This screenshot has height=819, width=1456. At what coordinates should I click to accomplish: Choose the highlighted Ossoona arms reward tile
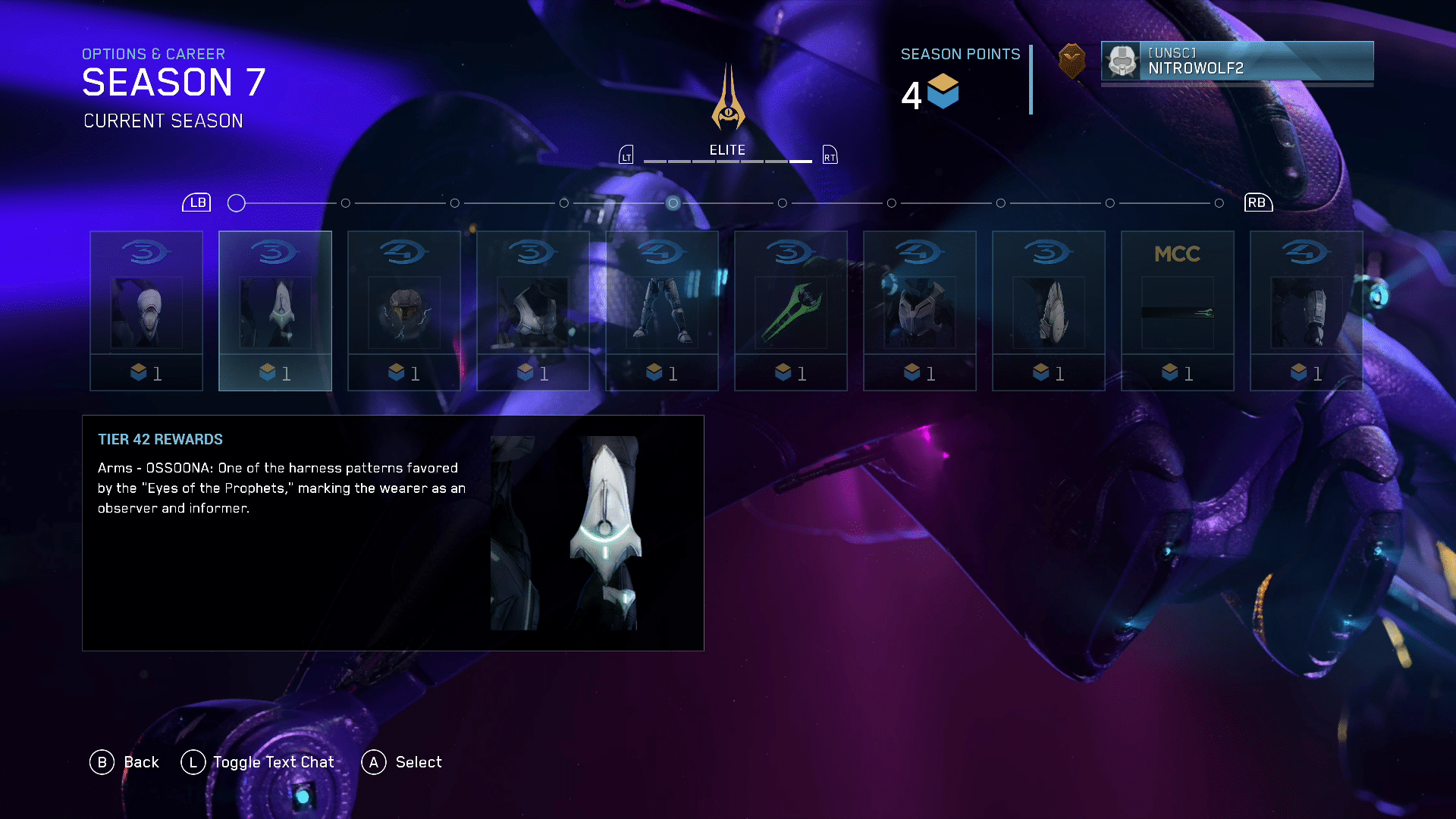click(275, 310)
